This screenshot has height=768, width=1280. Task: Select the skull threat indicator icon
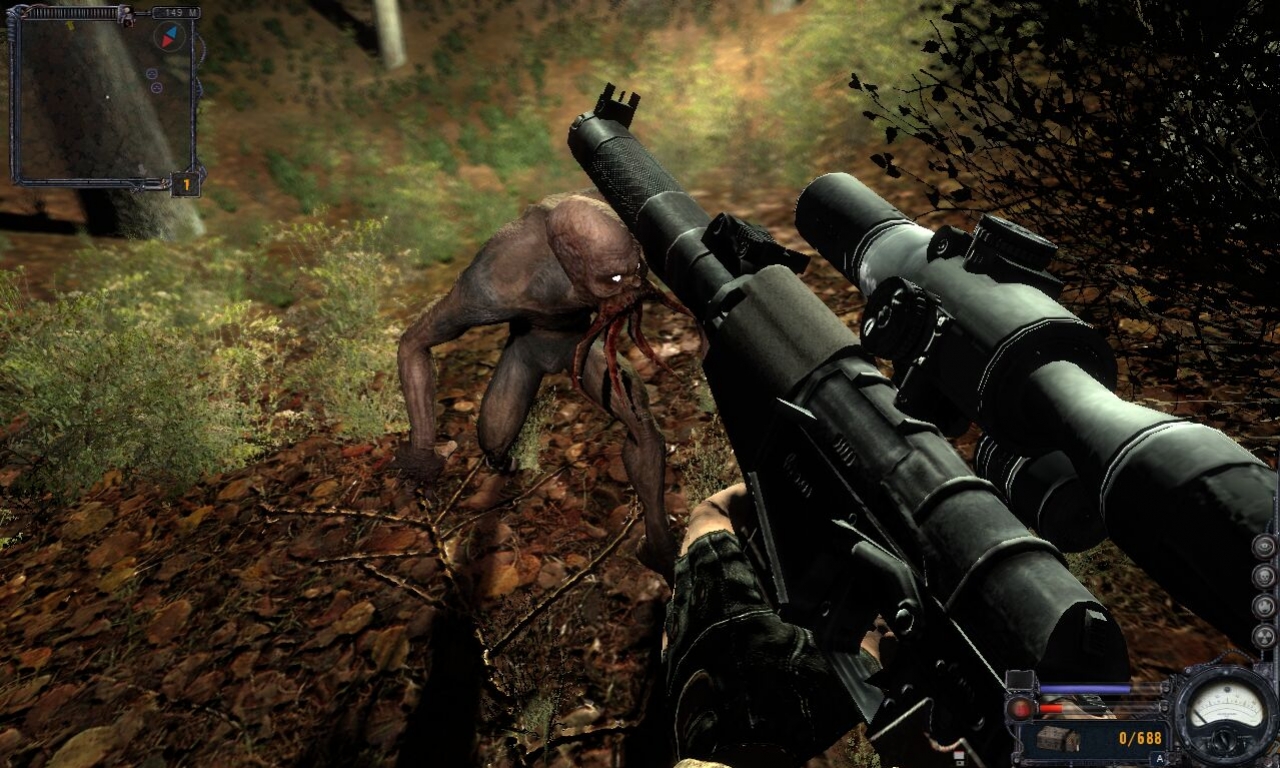click(1265, 575)
